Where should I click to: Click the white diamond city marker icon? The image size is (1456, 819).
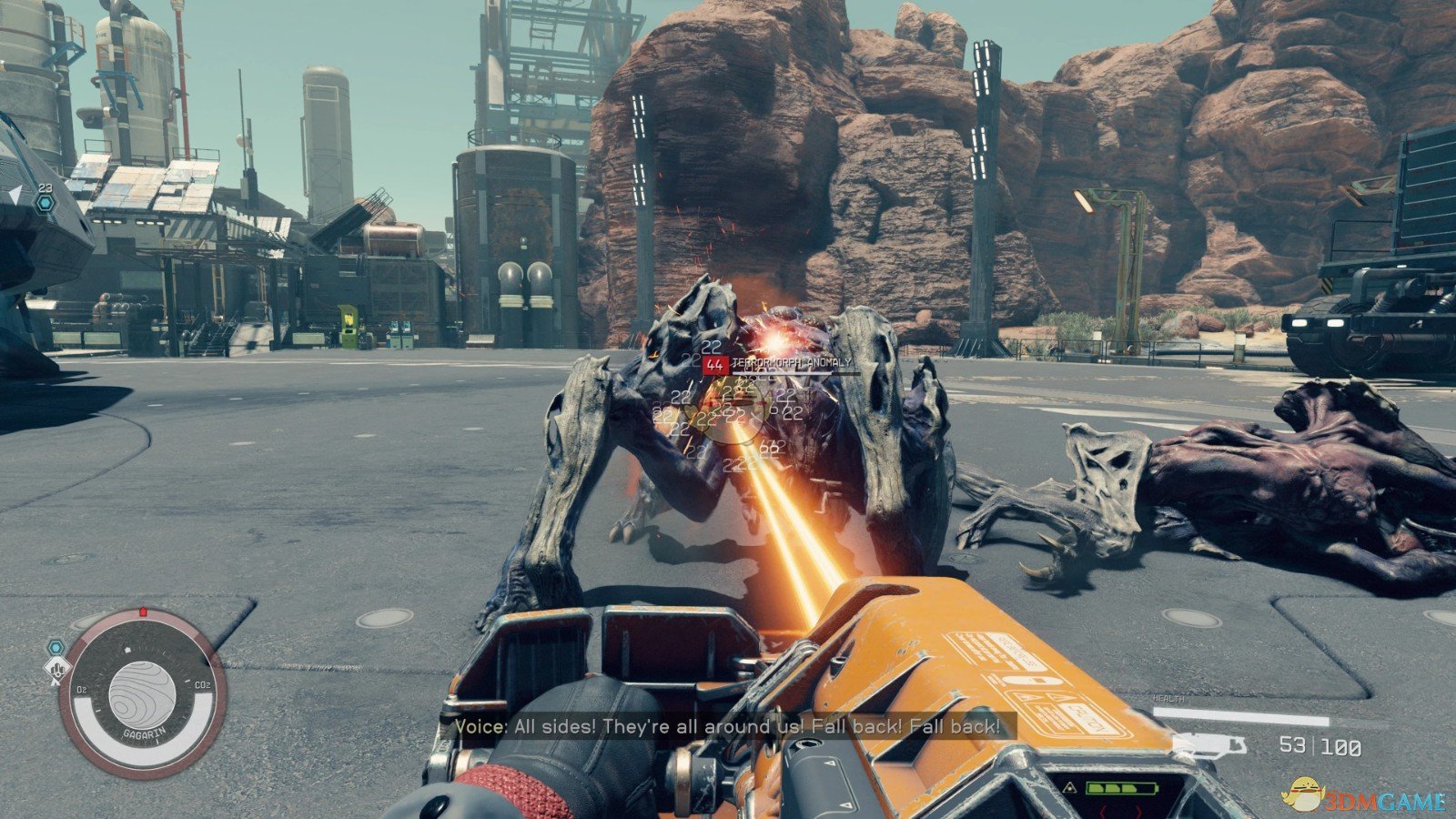[x=56, y=671]
